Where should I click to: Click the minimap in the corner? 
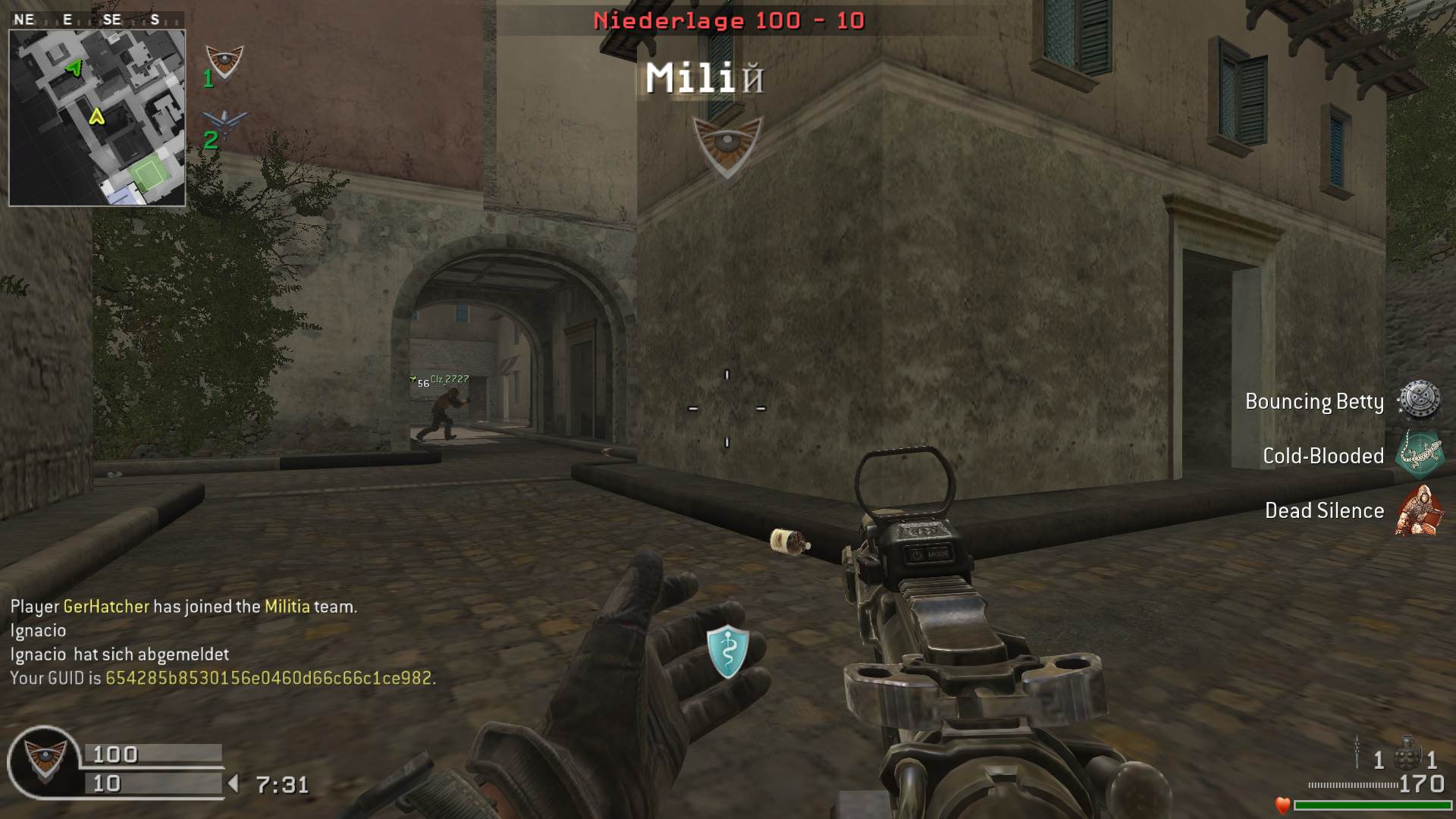tap(97, 118)
